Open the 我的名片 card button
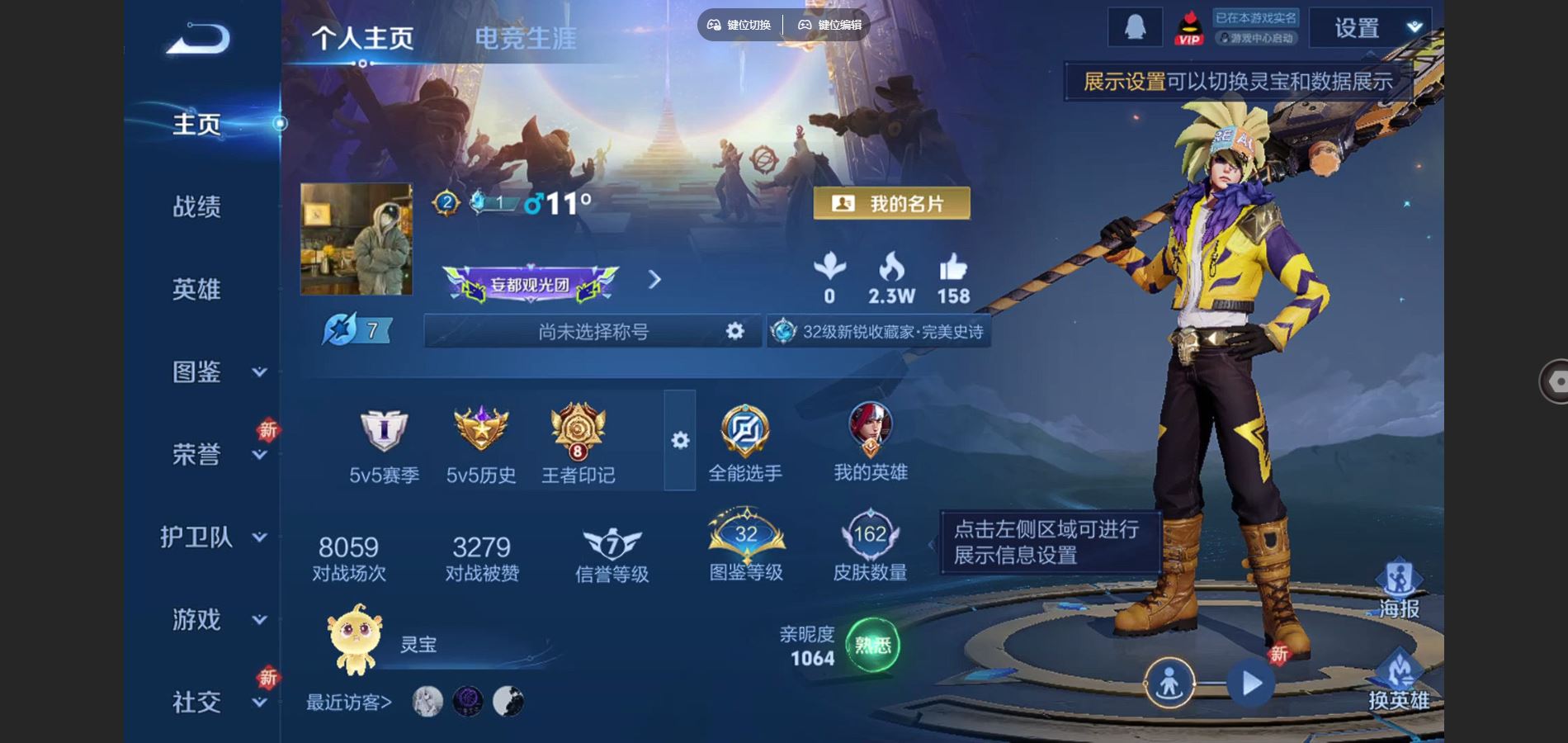 coord(891,203)
